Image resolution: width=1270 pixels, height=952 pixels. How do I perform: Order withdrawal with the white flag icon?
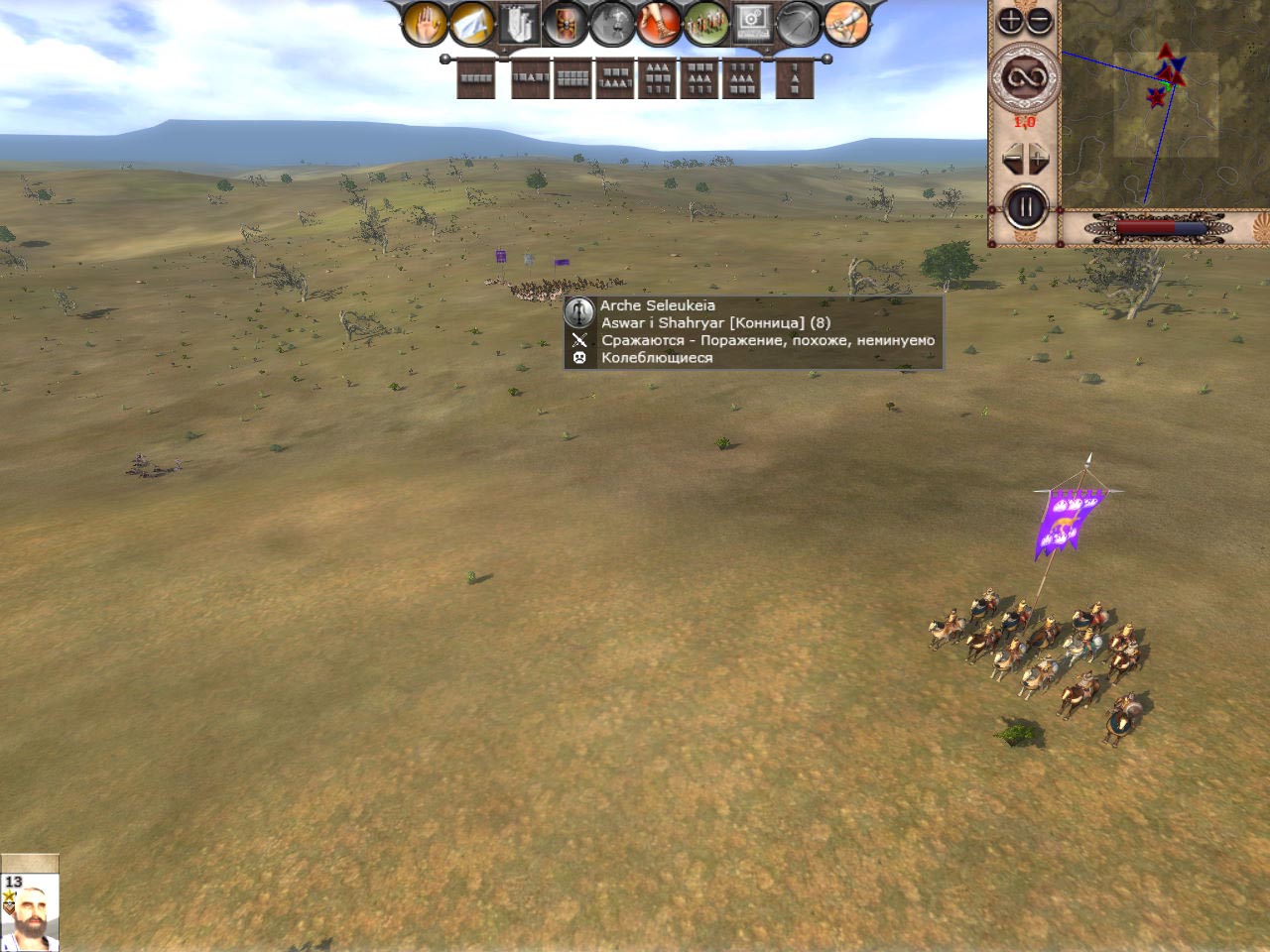point(472,25)
